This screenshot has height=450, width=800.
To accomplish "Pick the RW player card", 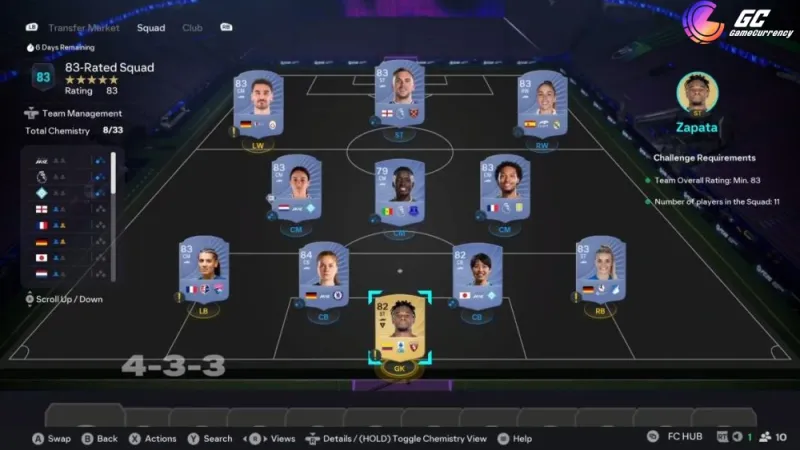I will pos(542,104).
